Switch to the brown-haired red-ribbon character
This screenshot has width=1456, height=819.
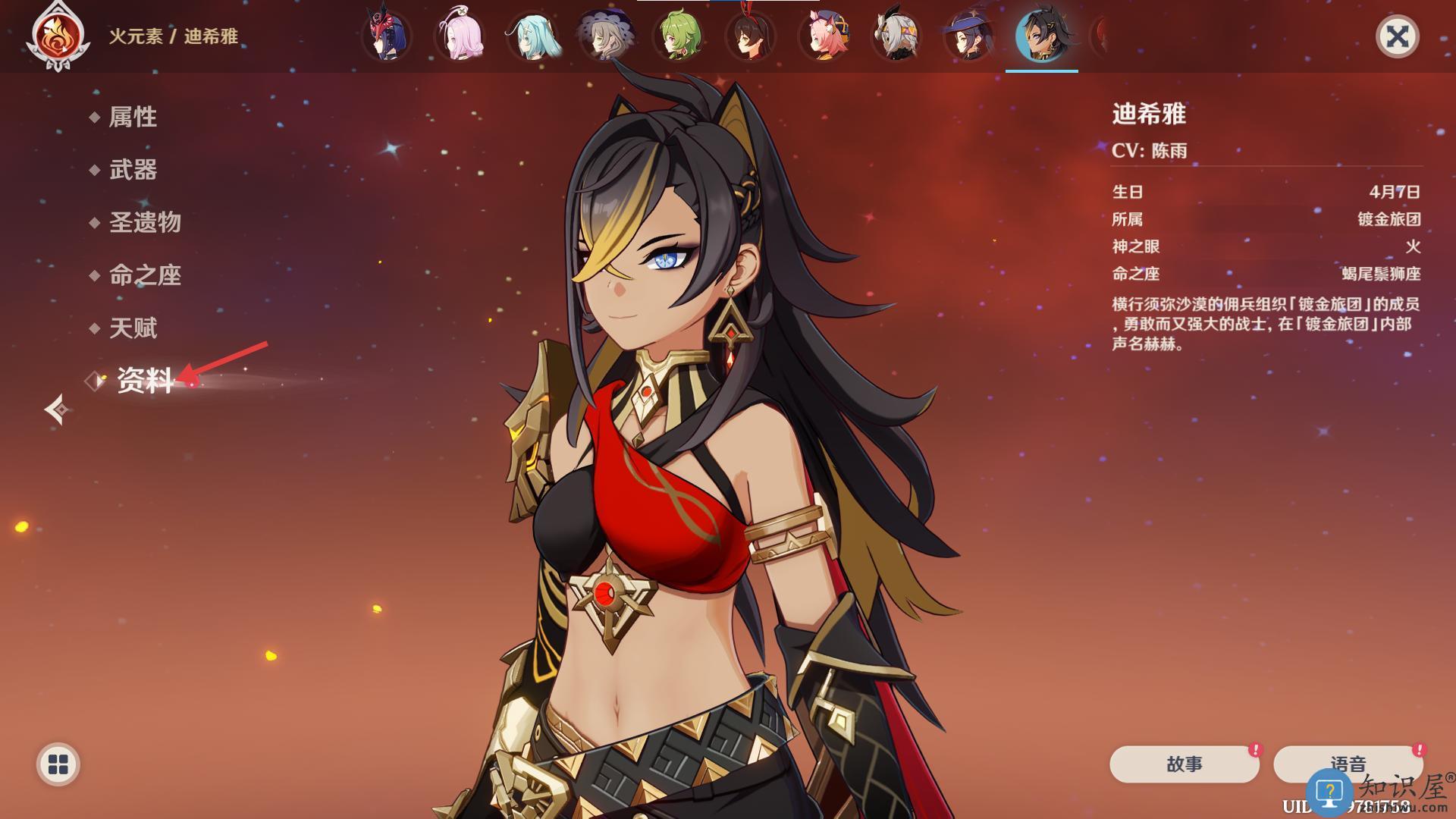(x=751, y=36)
